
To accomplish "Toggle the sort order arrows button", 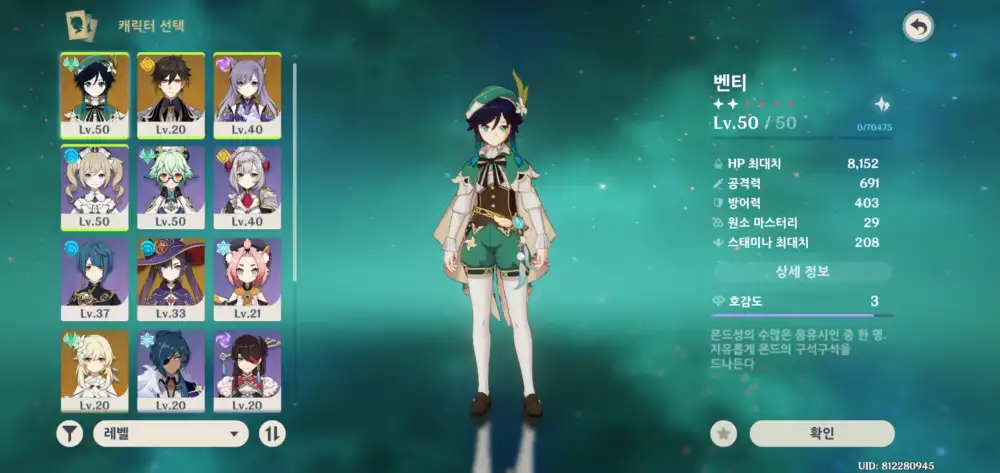I will click(272, 433).
